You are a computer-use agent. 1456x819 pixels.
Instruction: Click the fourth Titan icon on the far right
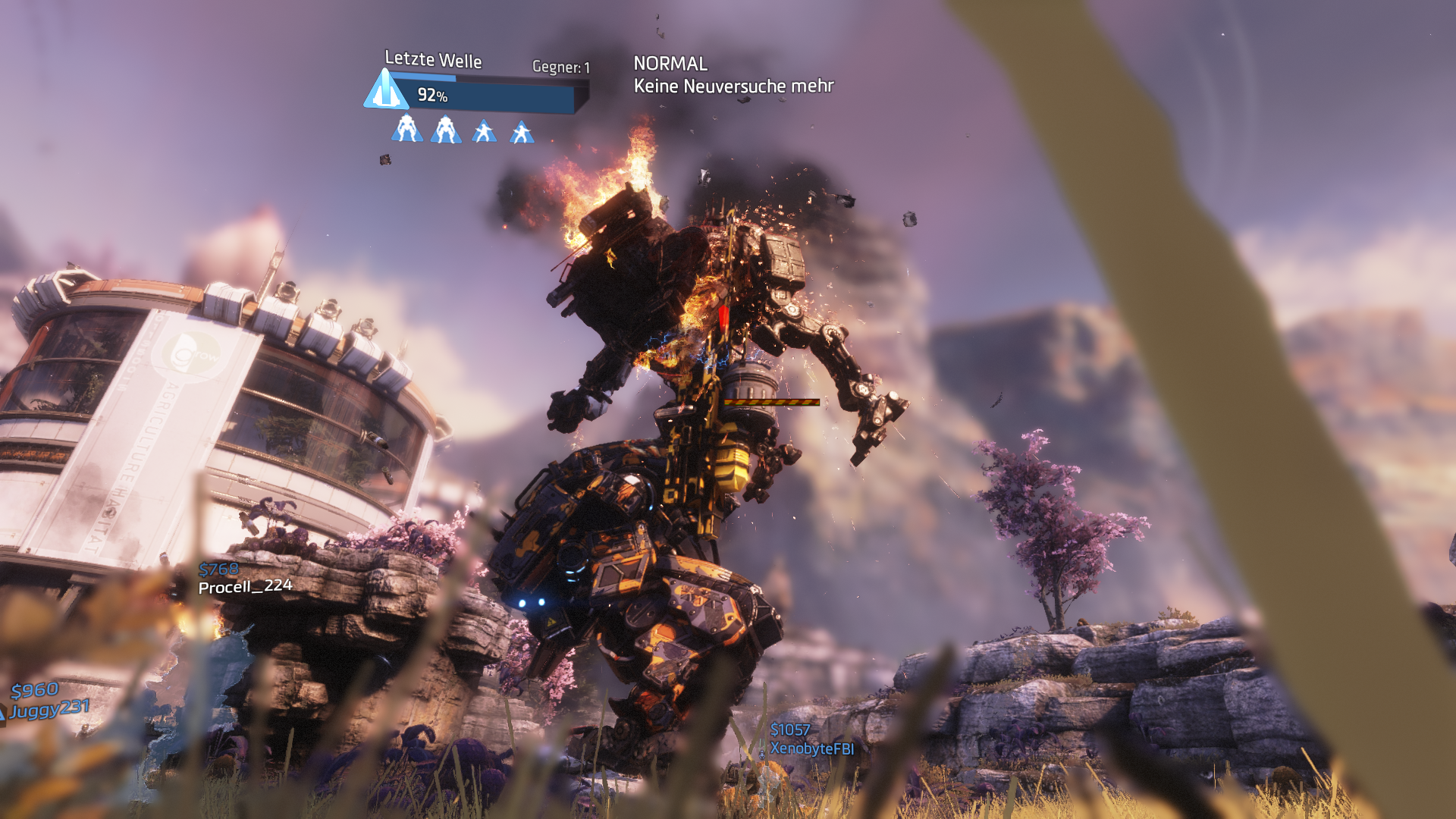click(522, 130)
